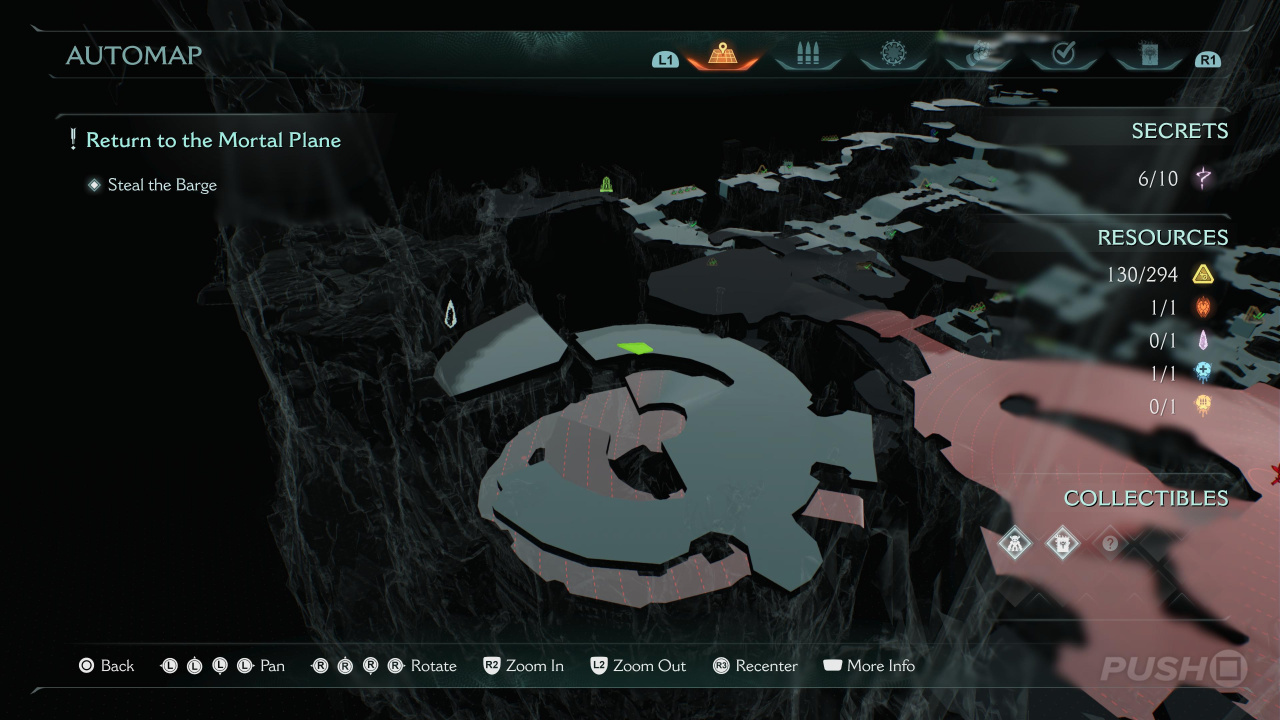Open the checkmark circle tab
1280x720 pixels.
(x=1063, y=54)
